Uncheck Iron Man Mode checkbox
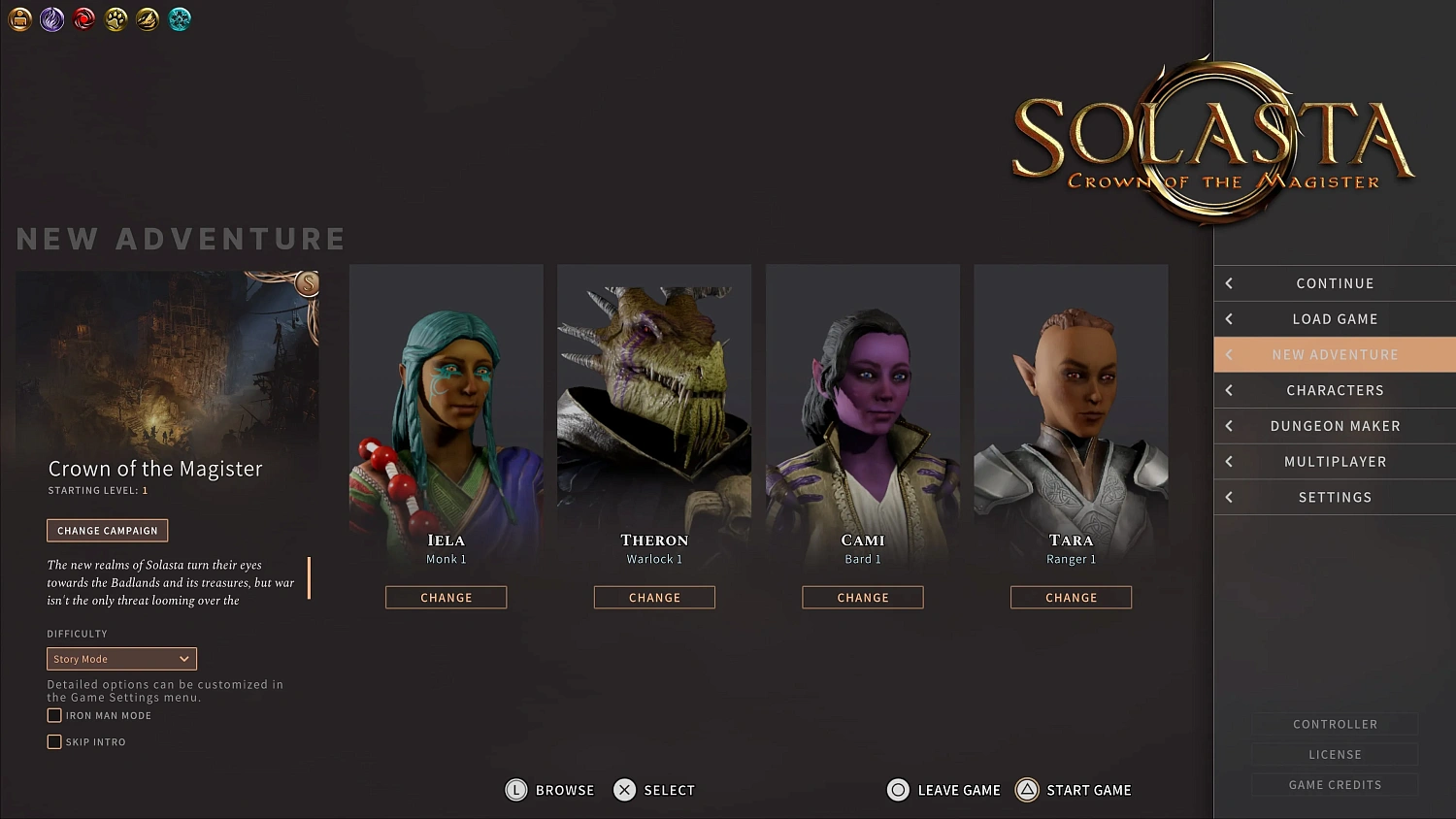Image resolution: width=1456 pixels, height=819 pixels. pyautogui.click(x=54, y=715)
